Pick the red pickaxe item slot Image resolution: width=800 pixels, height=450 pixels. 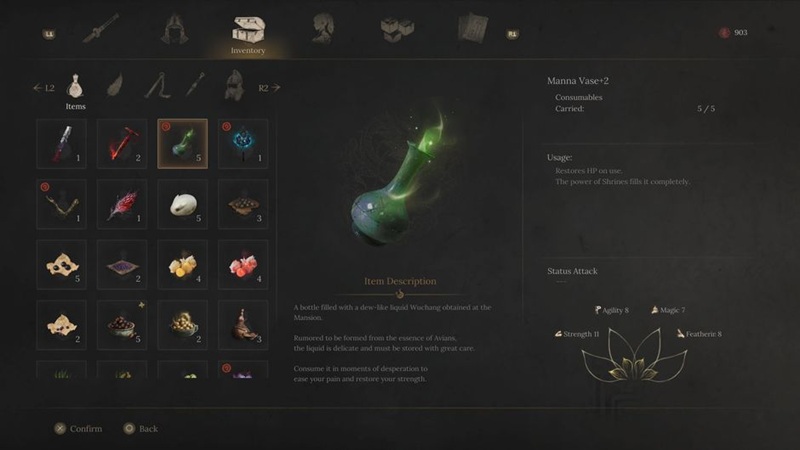(122, 144)
